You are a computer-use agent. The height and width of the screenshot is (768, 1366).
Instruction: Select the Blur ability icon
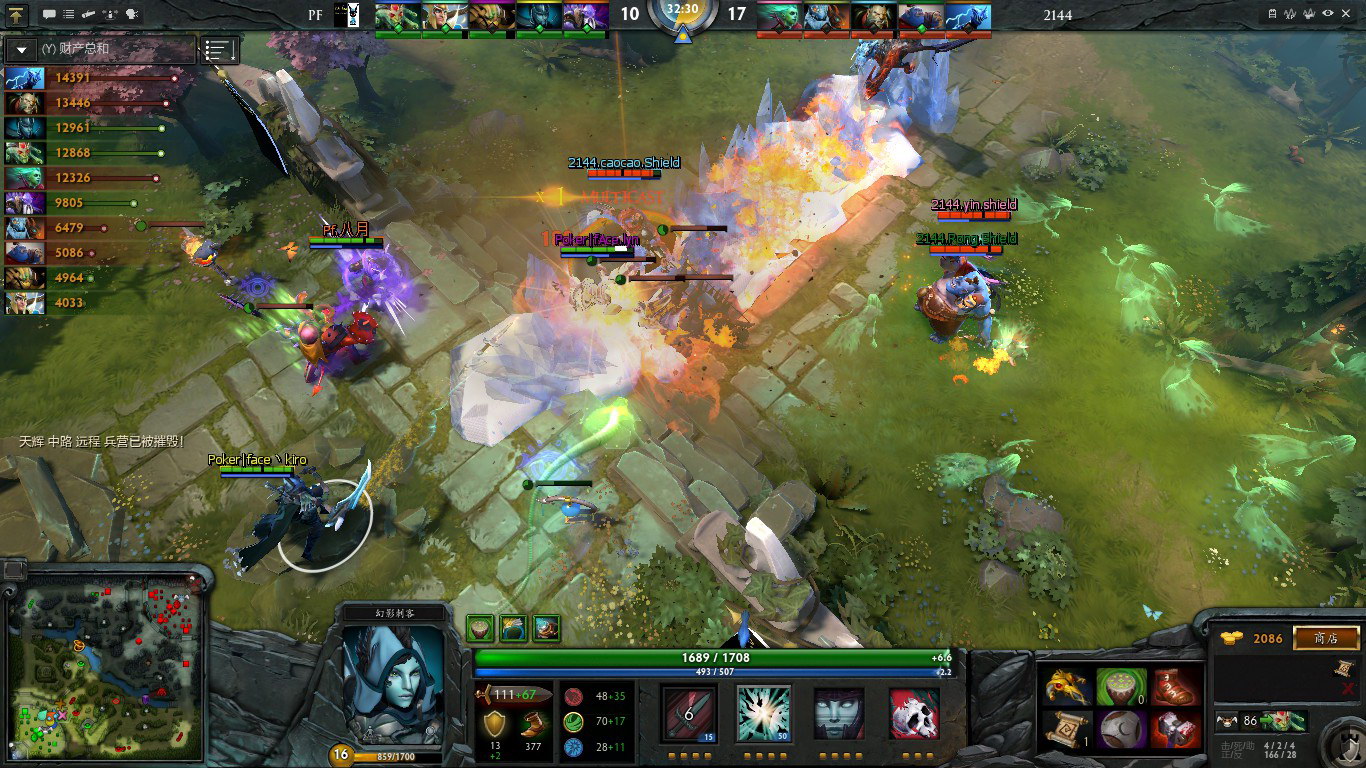click(839, 712)
